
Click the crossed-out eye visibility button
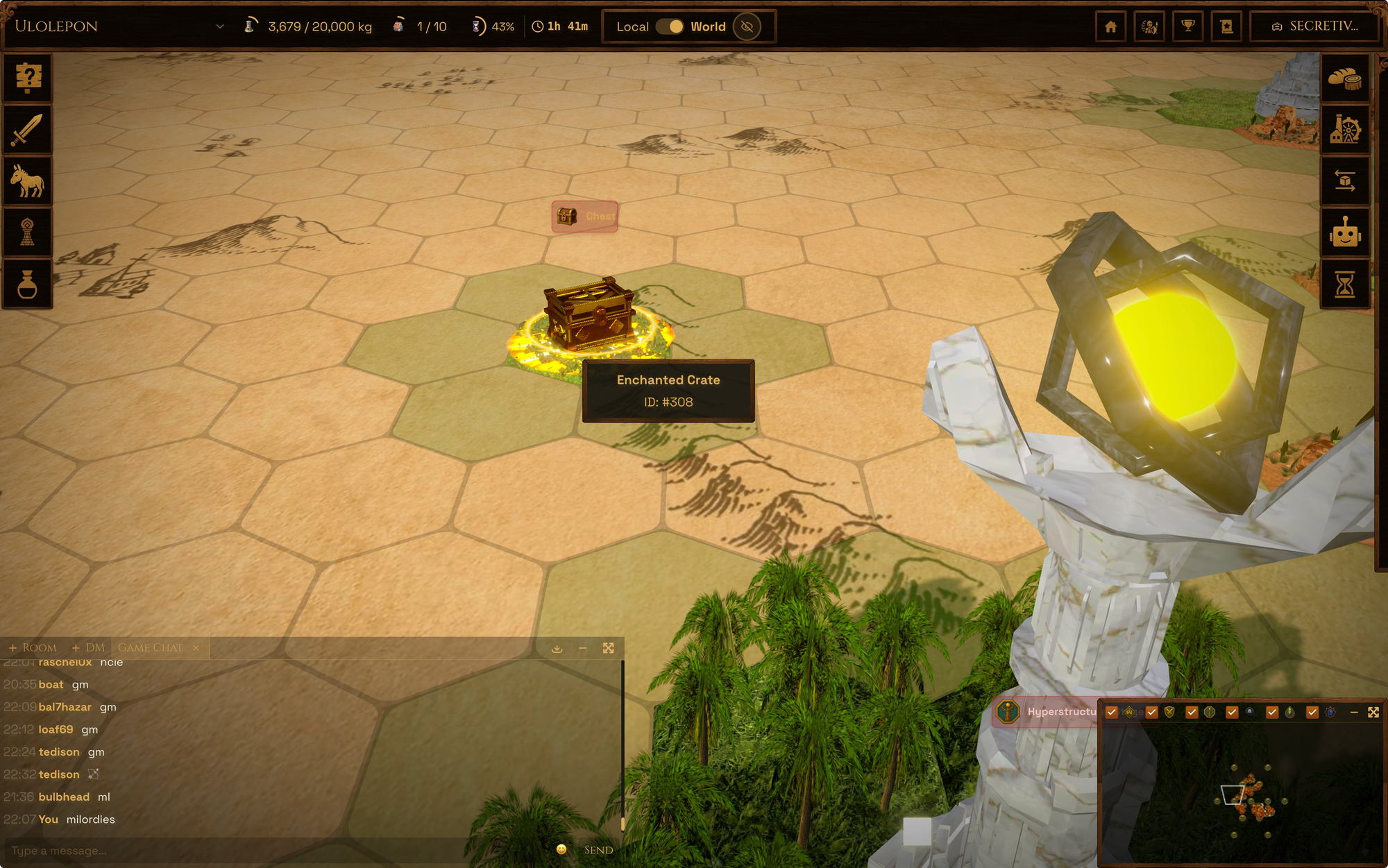pyautogui.click(x=747, y=26)
